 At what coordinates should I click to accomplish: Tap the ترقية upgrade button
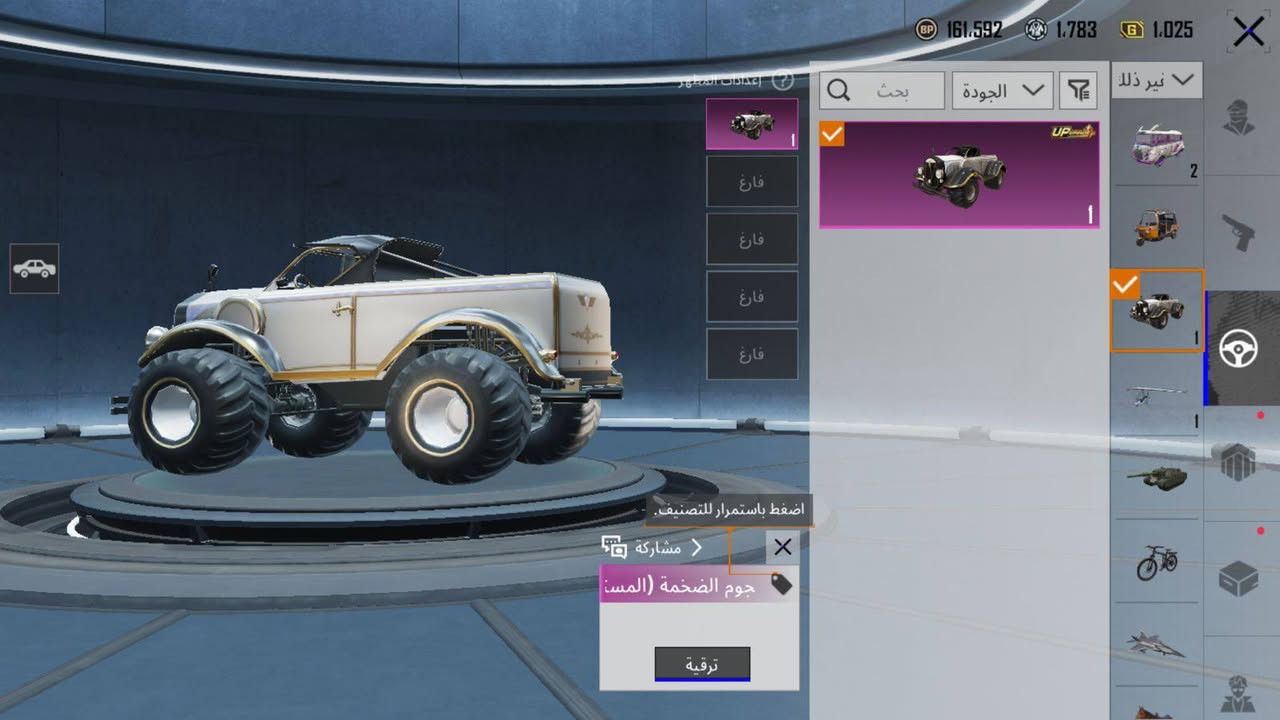tap(702, 663)
